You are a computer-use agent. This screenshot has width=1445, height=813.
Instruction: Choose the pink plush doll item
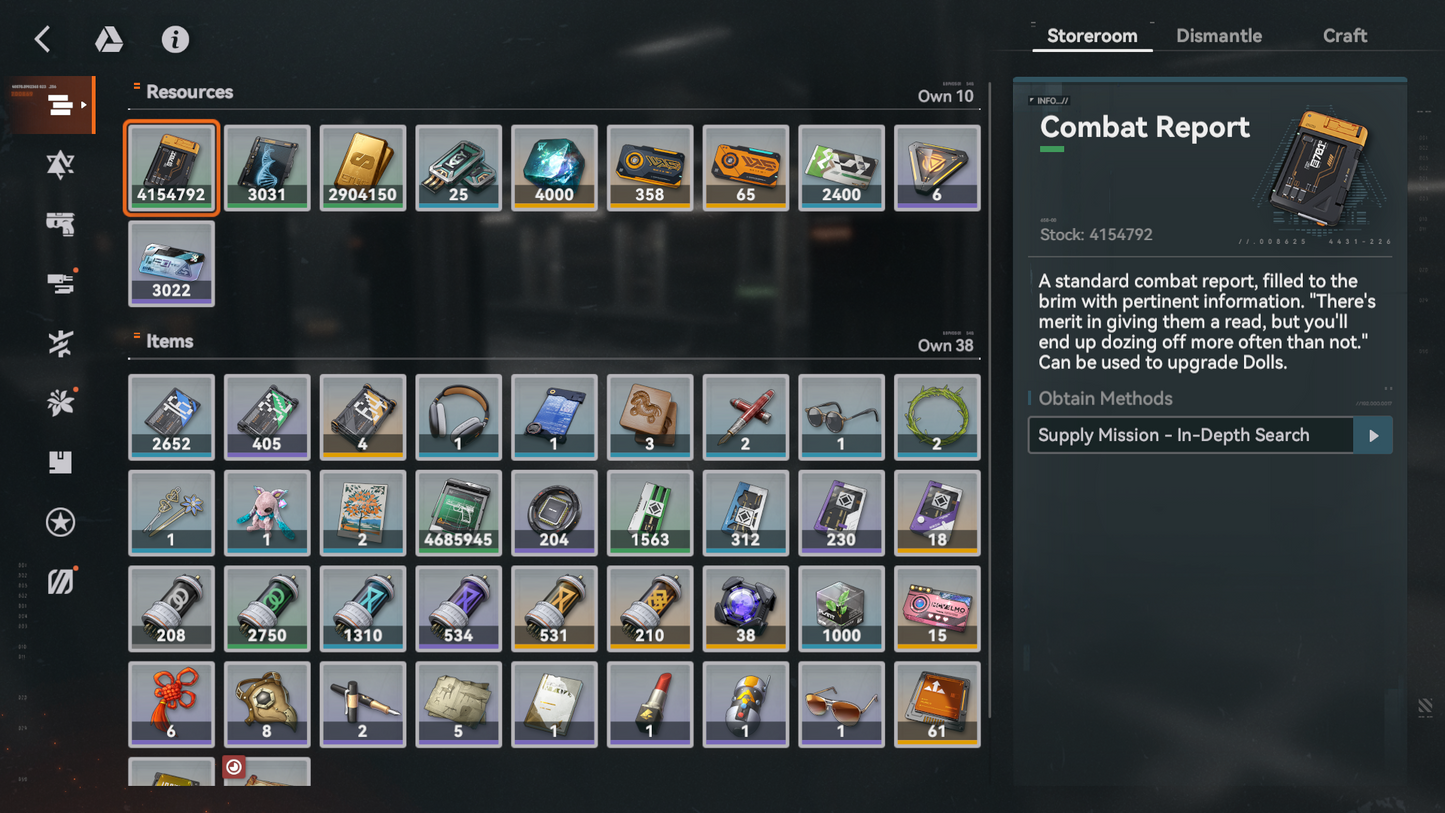click(267, 512)
